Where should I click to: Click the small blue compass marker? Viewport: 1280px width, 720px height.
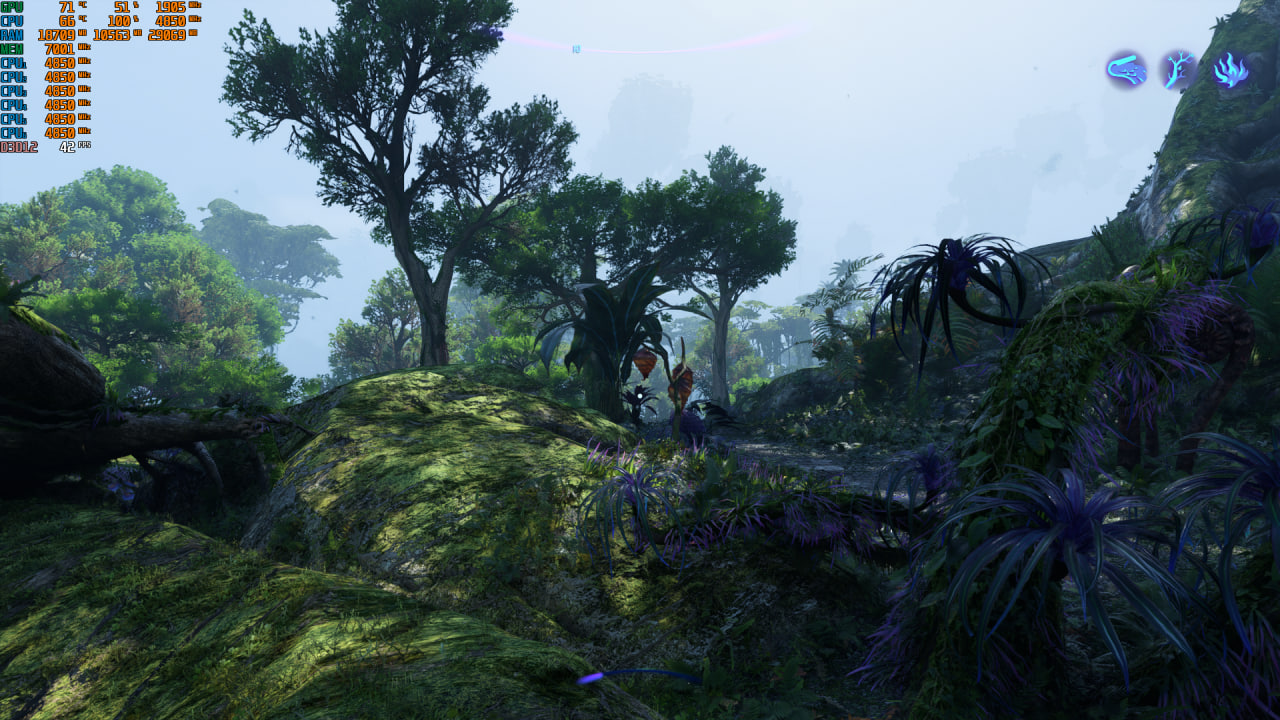pyautogui.click(x=576, y=49)
